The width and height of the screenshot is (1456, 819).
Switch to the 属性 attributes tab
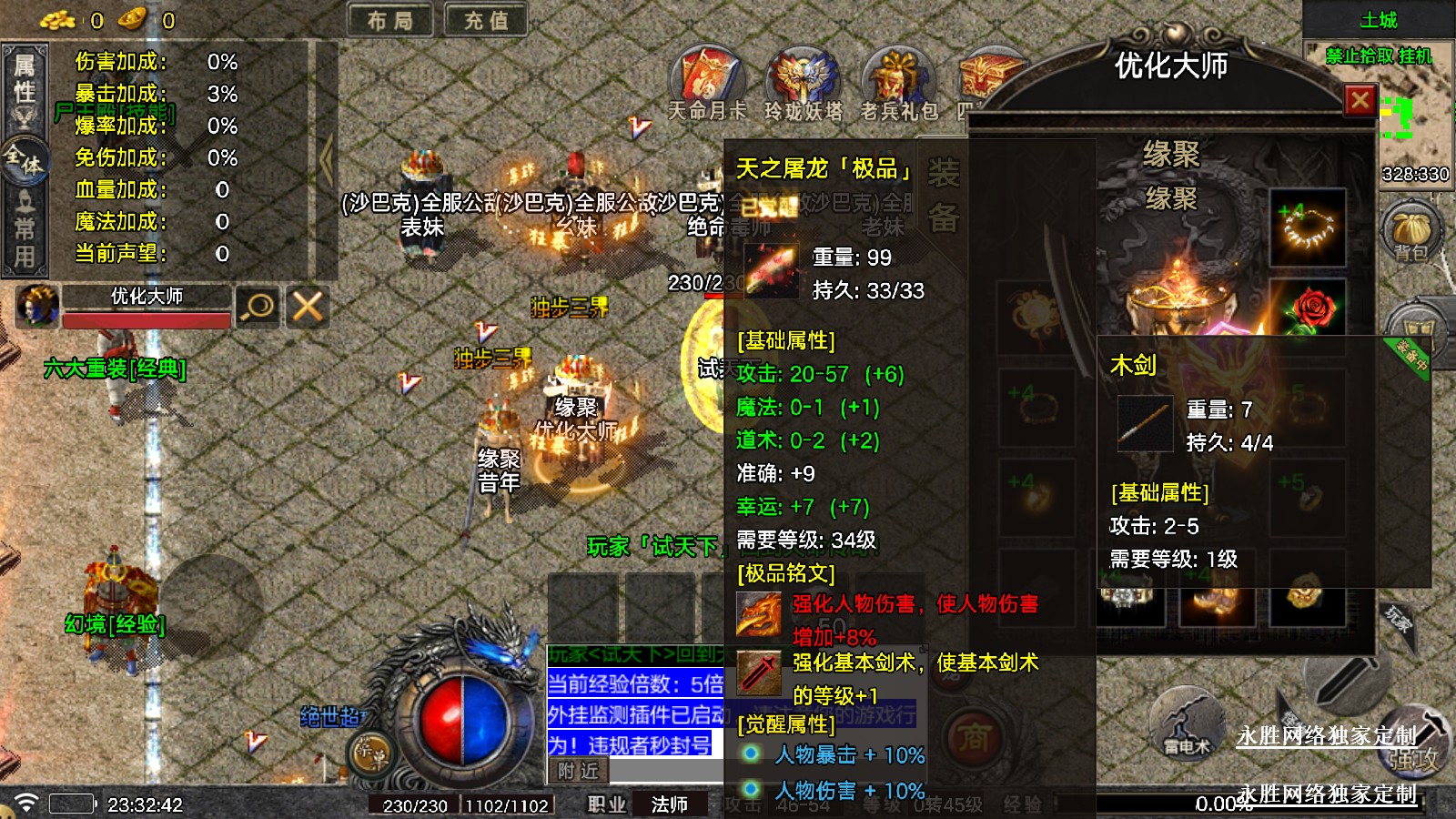pyautogui.click(x=25, y=80)
